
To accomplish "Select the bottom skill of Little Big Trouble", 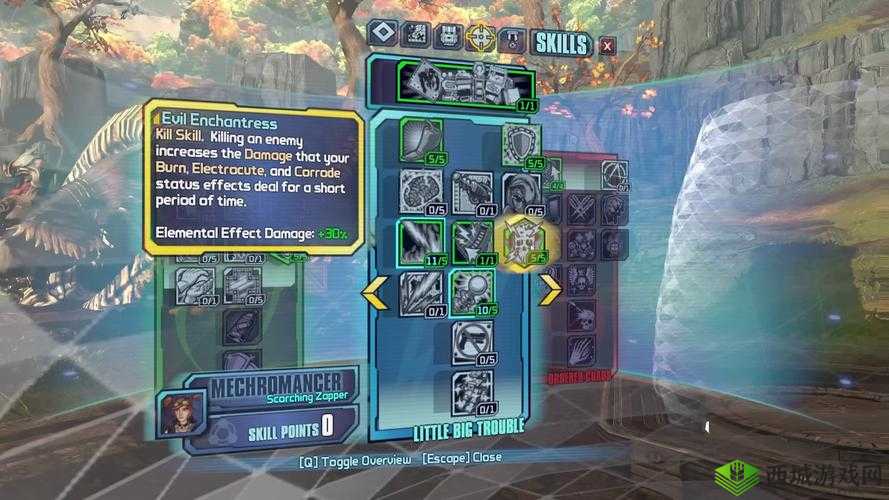I will coord(470,388).
